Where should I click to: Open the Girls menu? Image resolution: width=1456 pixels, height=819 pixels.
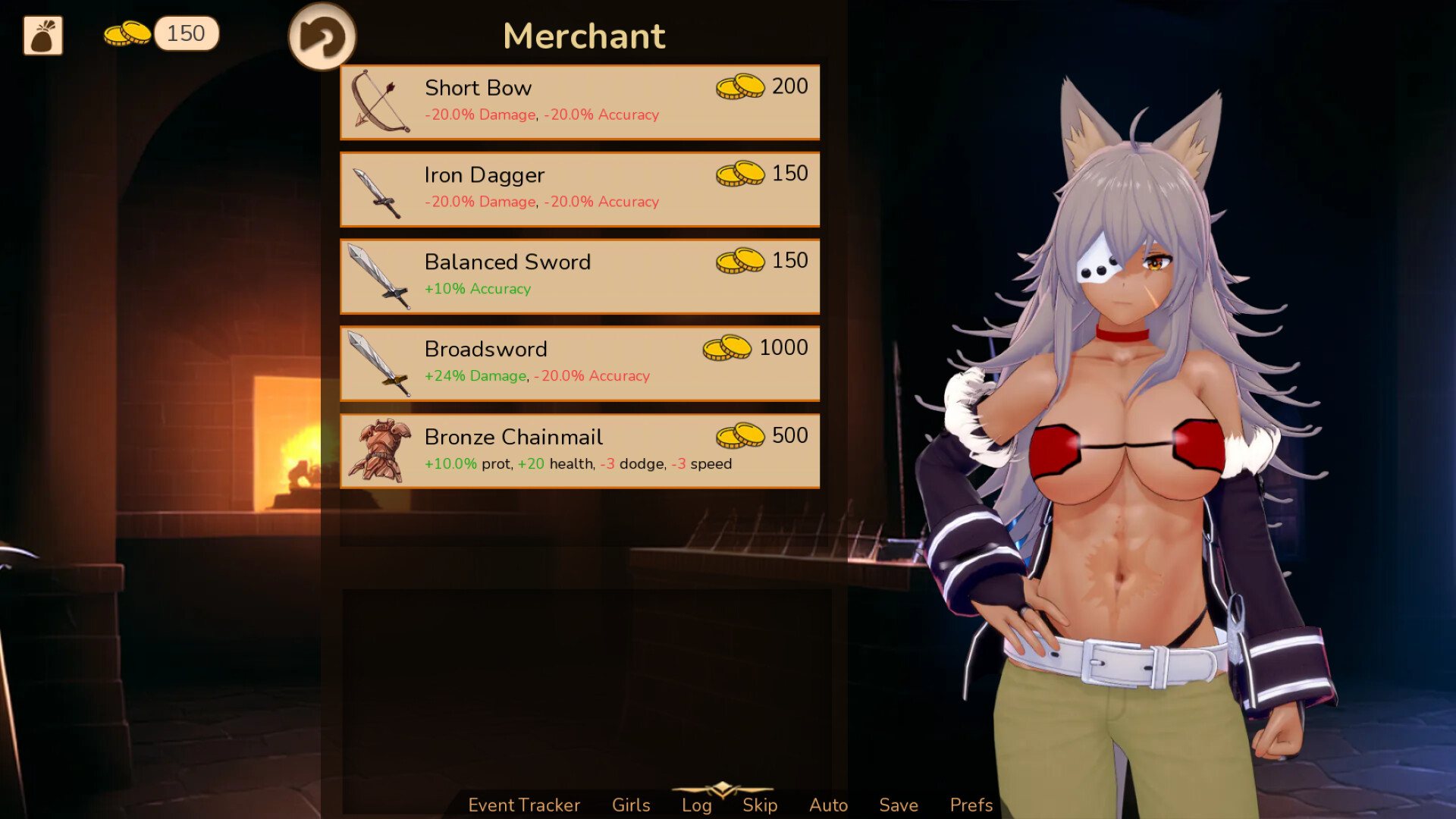pos(631,805)
